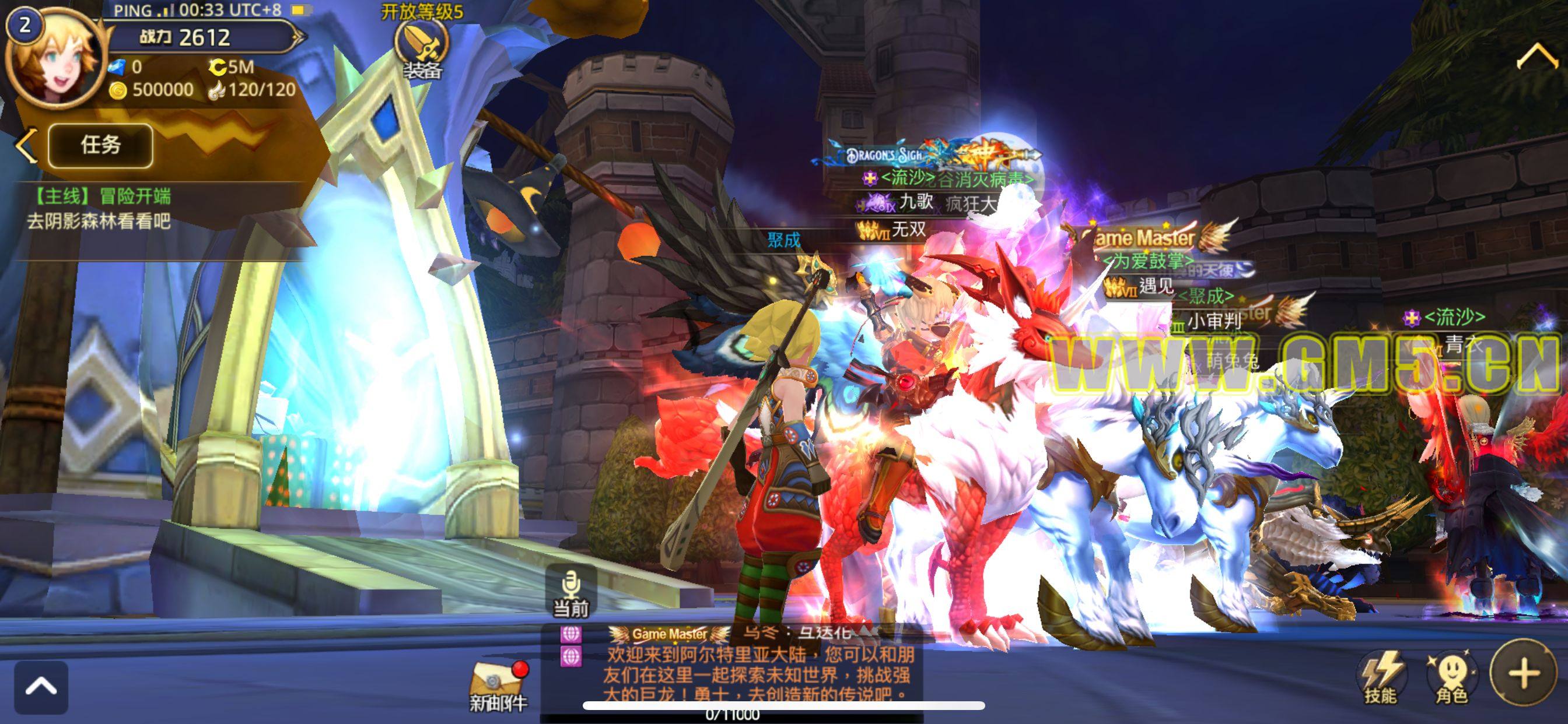1568x724 pixels.
Task: Expand the bottom-left up arrow panel
Action: pos(41,687)
